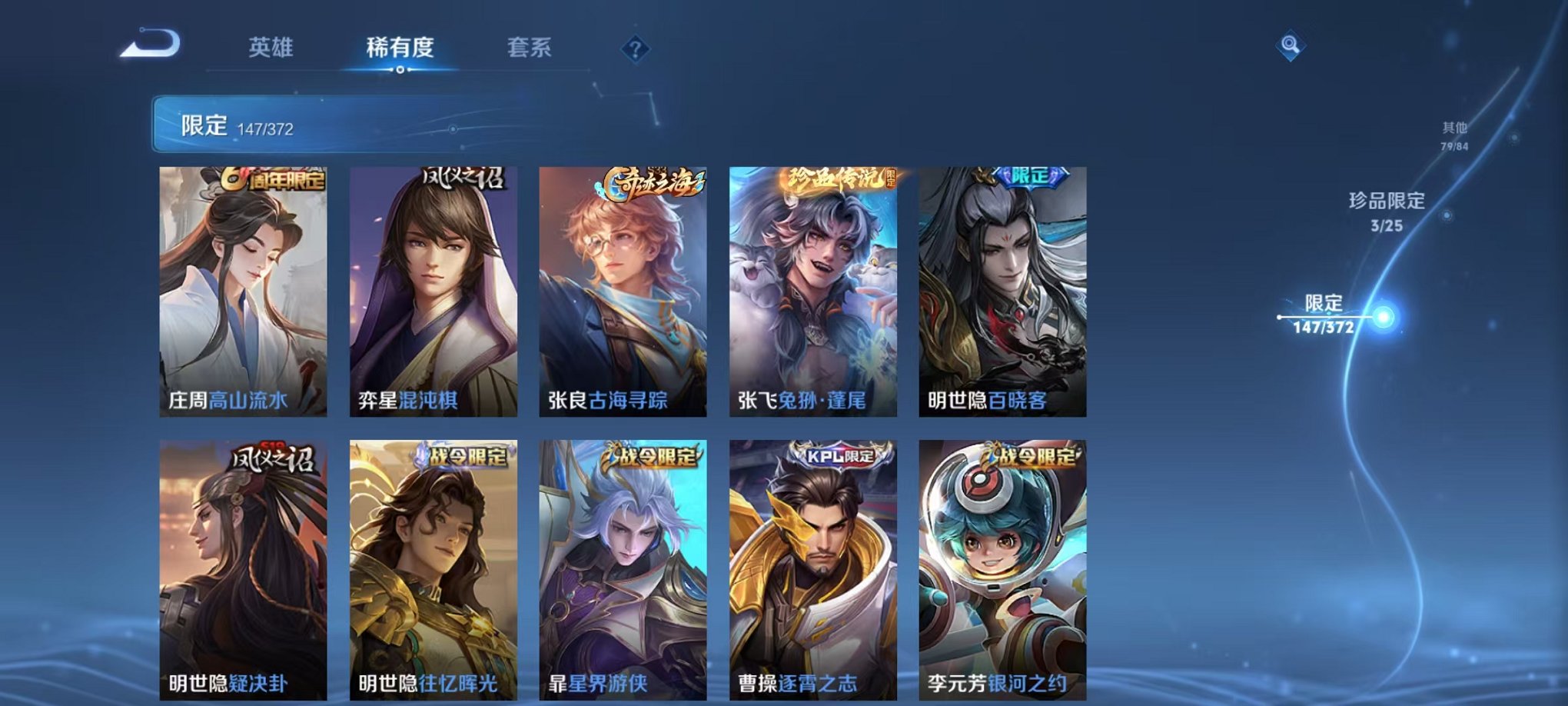Image resolution: width=1568 pixels, height=706 pixels.
Task: Select the 稀有度 tab
Action: click(x=399, y=48)
